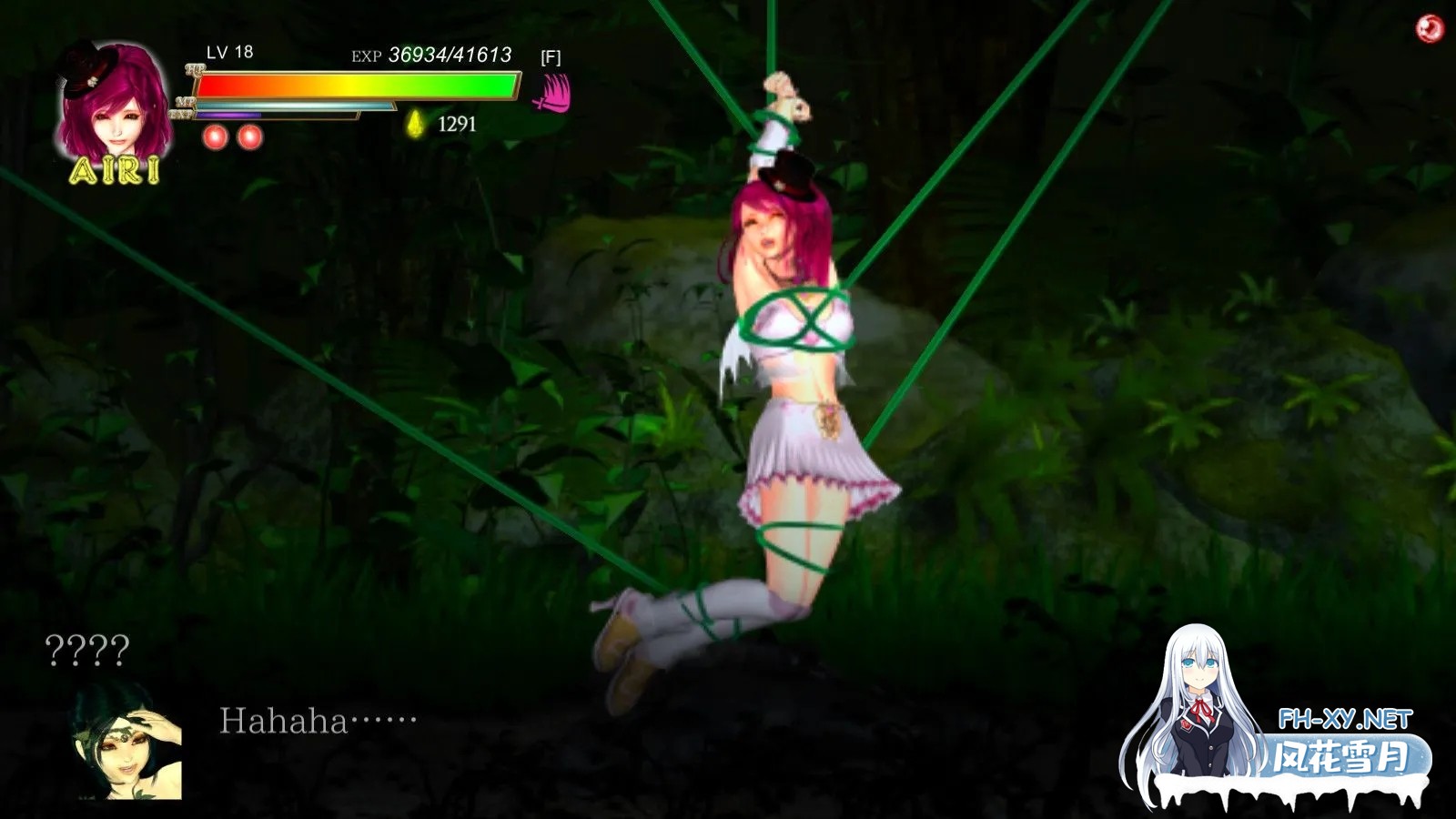Click the red swirl icon in the corner
This screenshot has width=1456, height=819.
pyautogui.click(x=1430, y=28)
